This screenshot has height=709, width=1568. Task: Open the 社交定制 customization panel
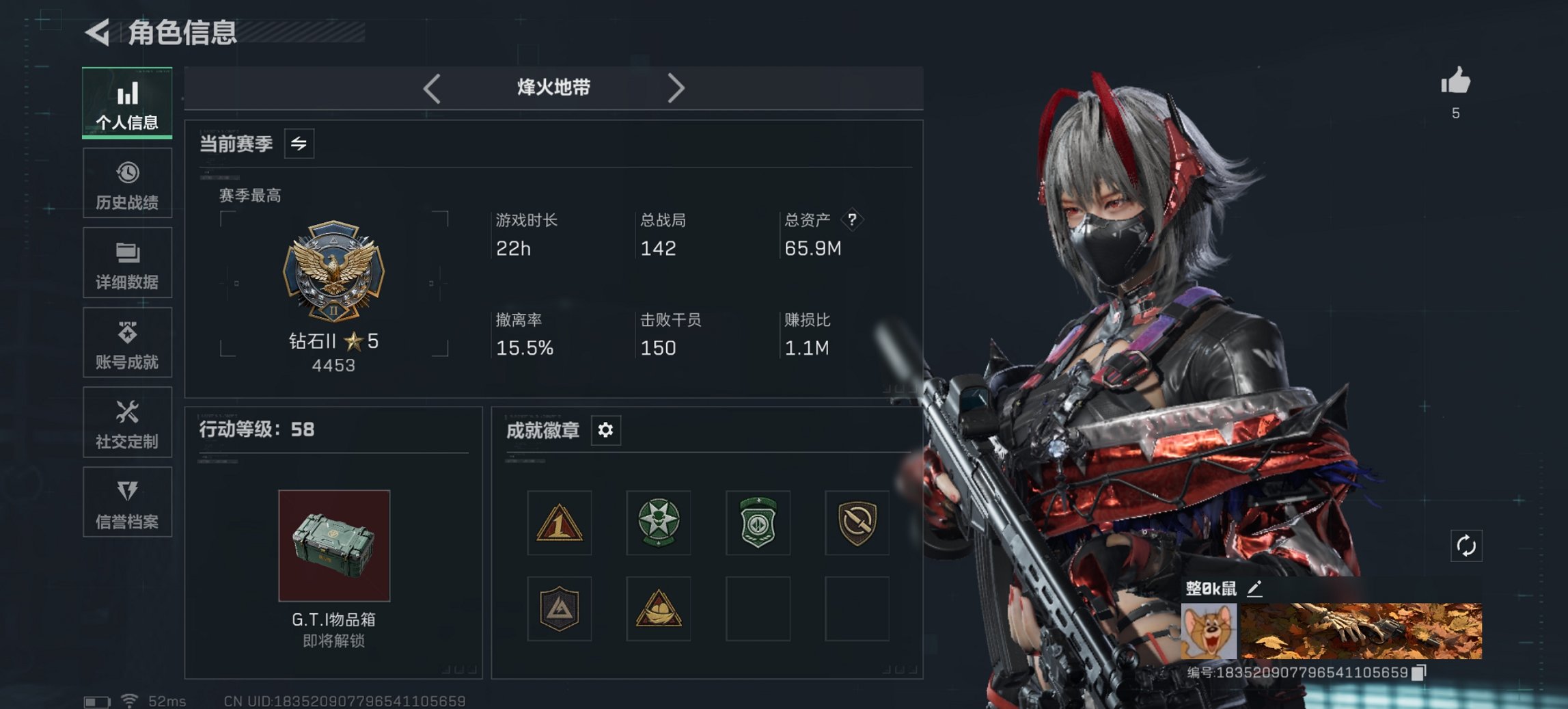click(x=127, y=423)
